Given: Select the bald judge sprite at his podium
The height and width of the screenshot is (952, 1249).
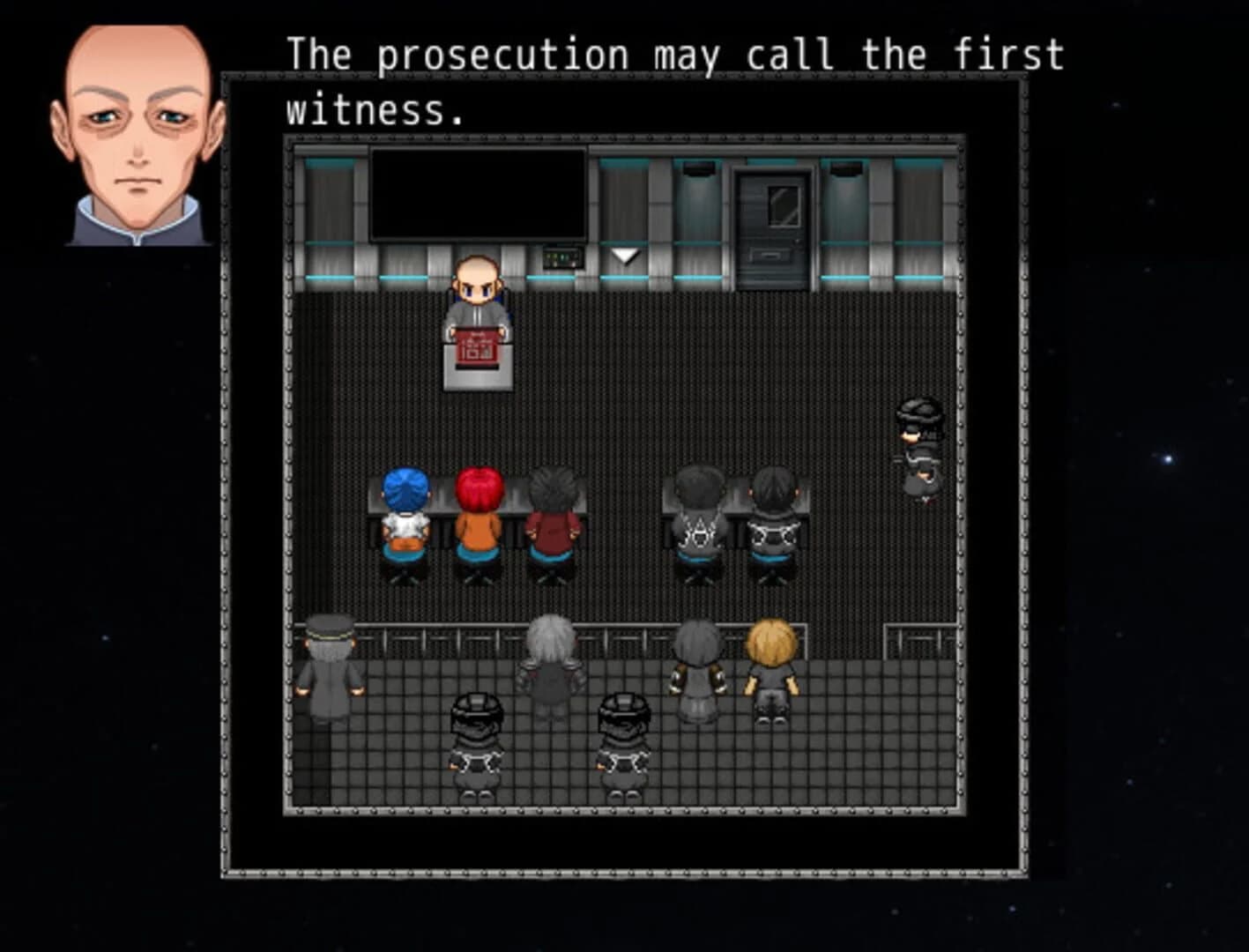Looking at the screenshot, I should (x=478, y=291).
